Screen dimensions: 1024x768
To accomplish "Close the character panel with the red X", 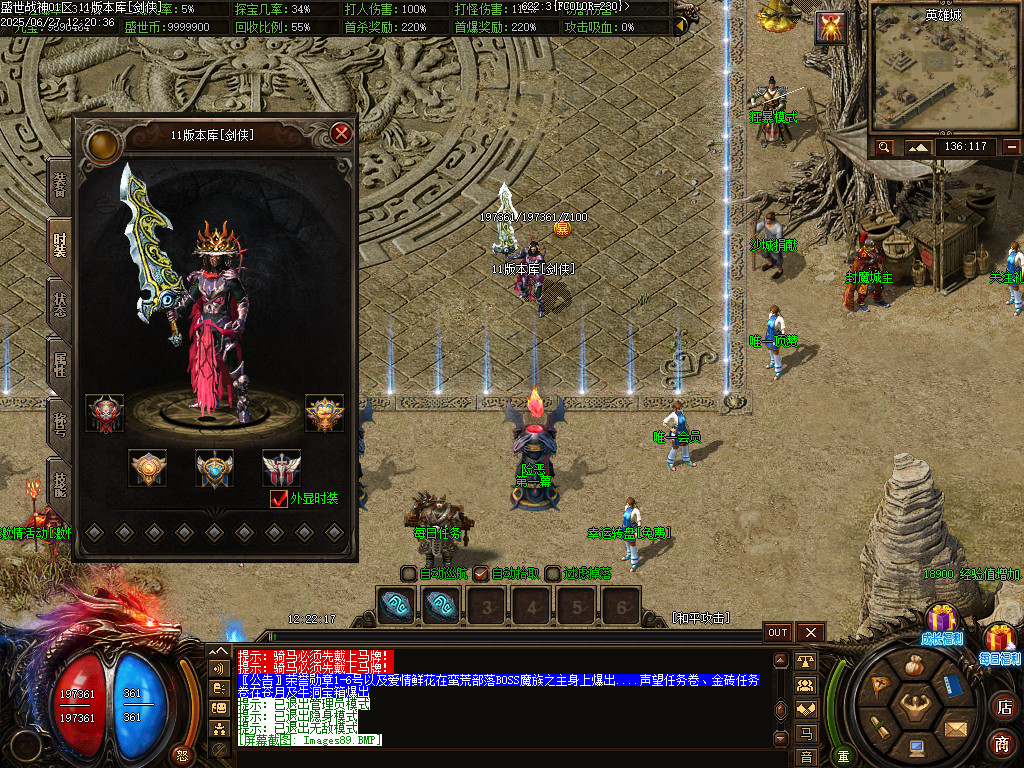I will pos(341,133).
